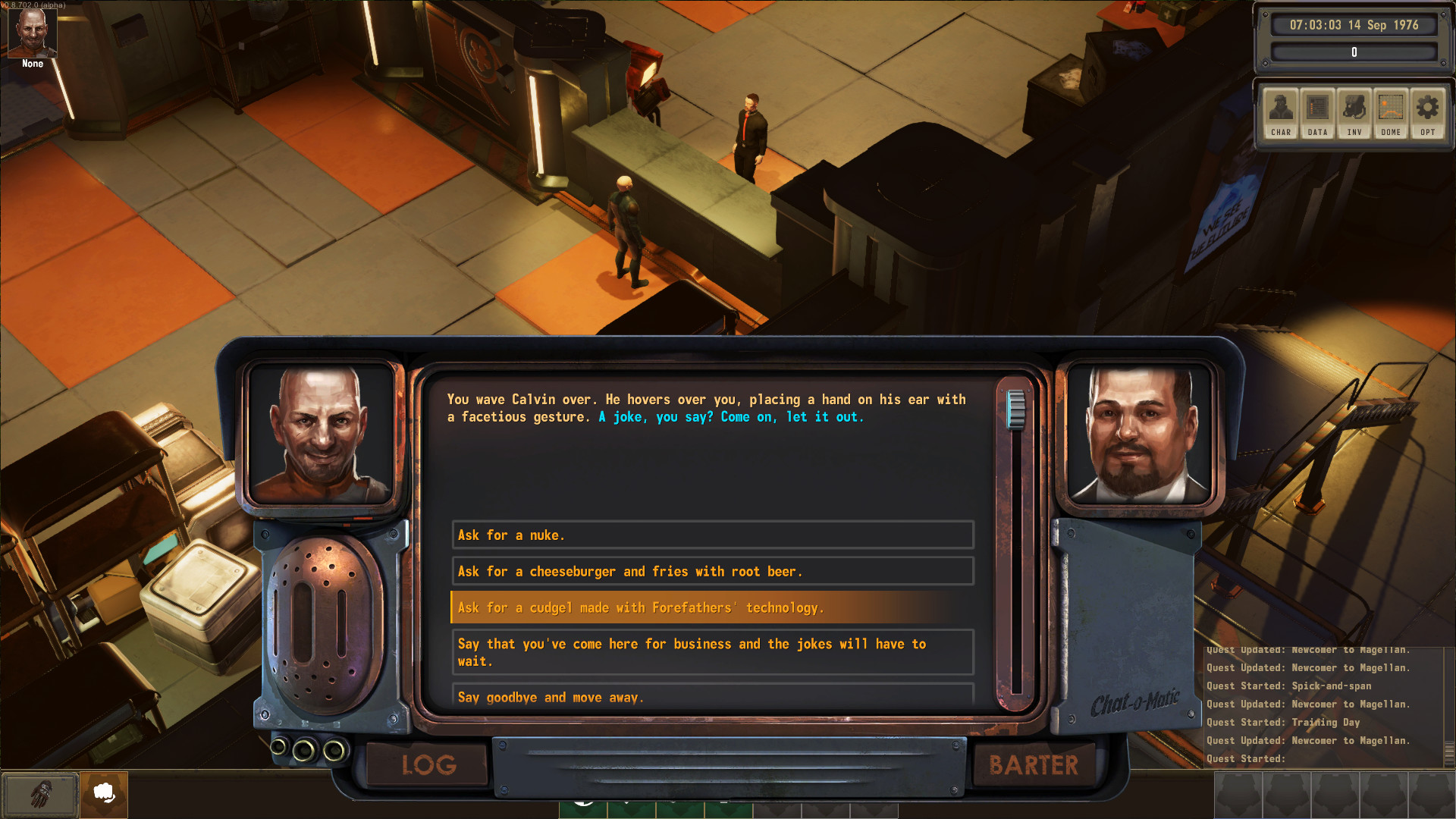Click the dialogue scrollbar handle
The width and height of the screenshot is (1456, 819).
(1015, 409)
